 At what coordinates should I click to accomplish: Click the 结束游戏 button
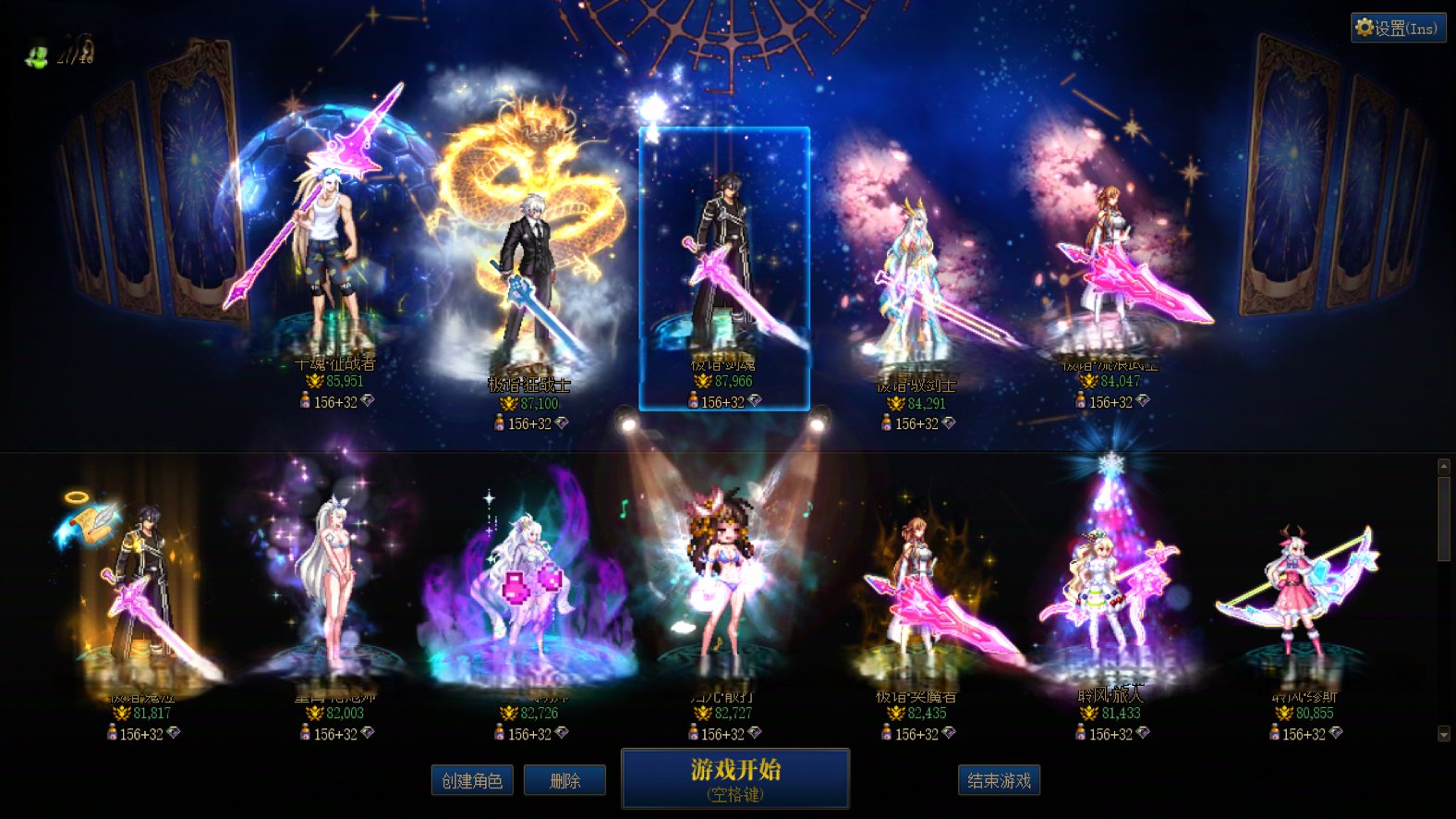tap(998, 779)
